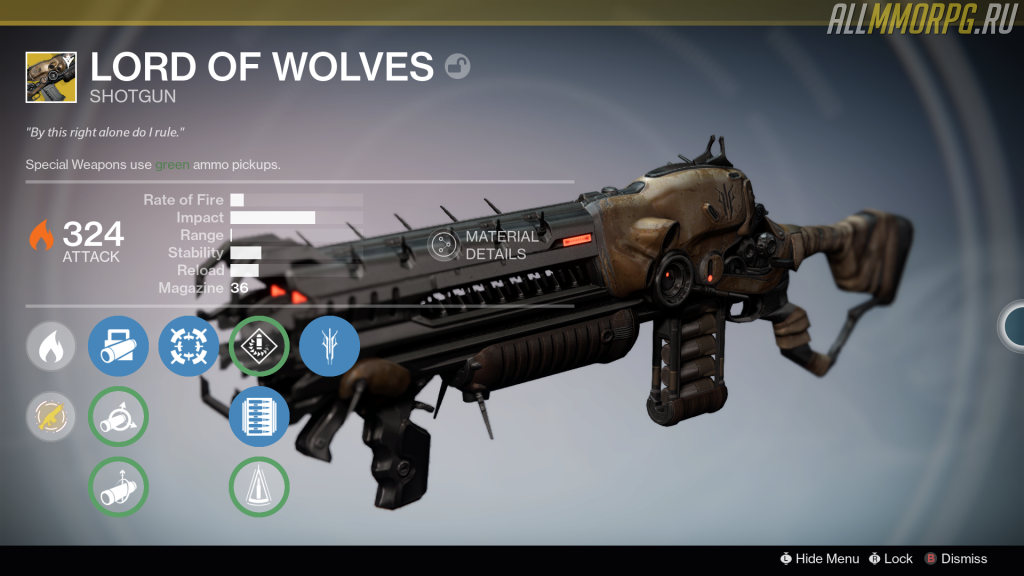Image resolution: width=1024 pixels, height=576 pixels.
Task: Choose the blue barrel perk in the top row
Action: pyautogui.click(x=119, y=346)
